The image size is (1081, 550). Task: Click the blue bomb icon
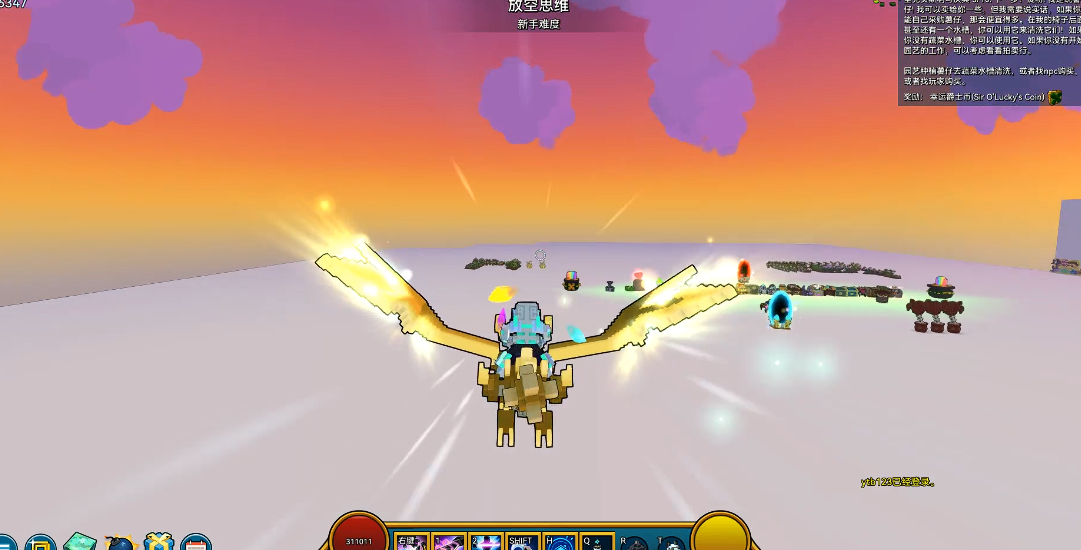(119, 543)
